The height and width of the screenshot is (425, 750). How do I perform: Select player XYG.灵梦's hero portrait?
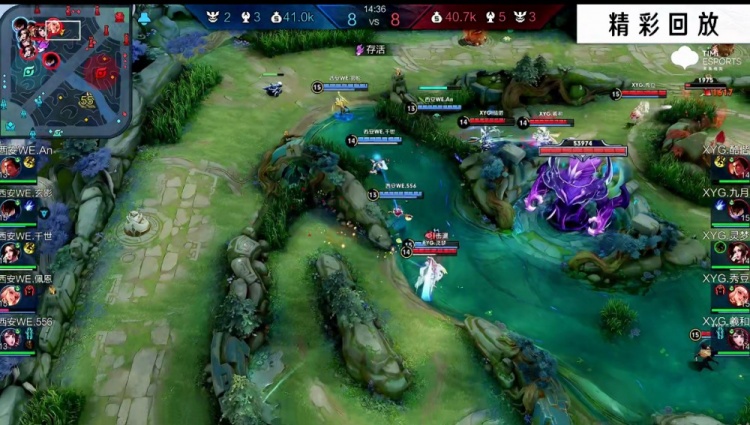pyautogui.click(x=738, y=253)
